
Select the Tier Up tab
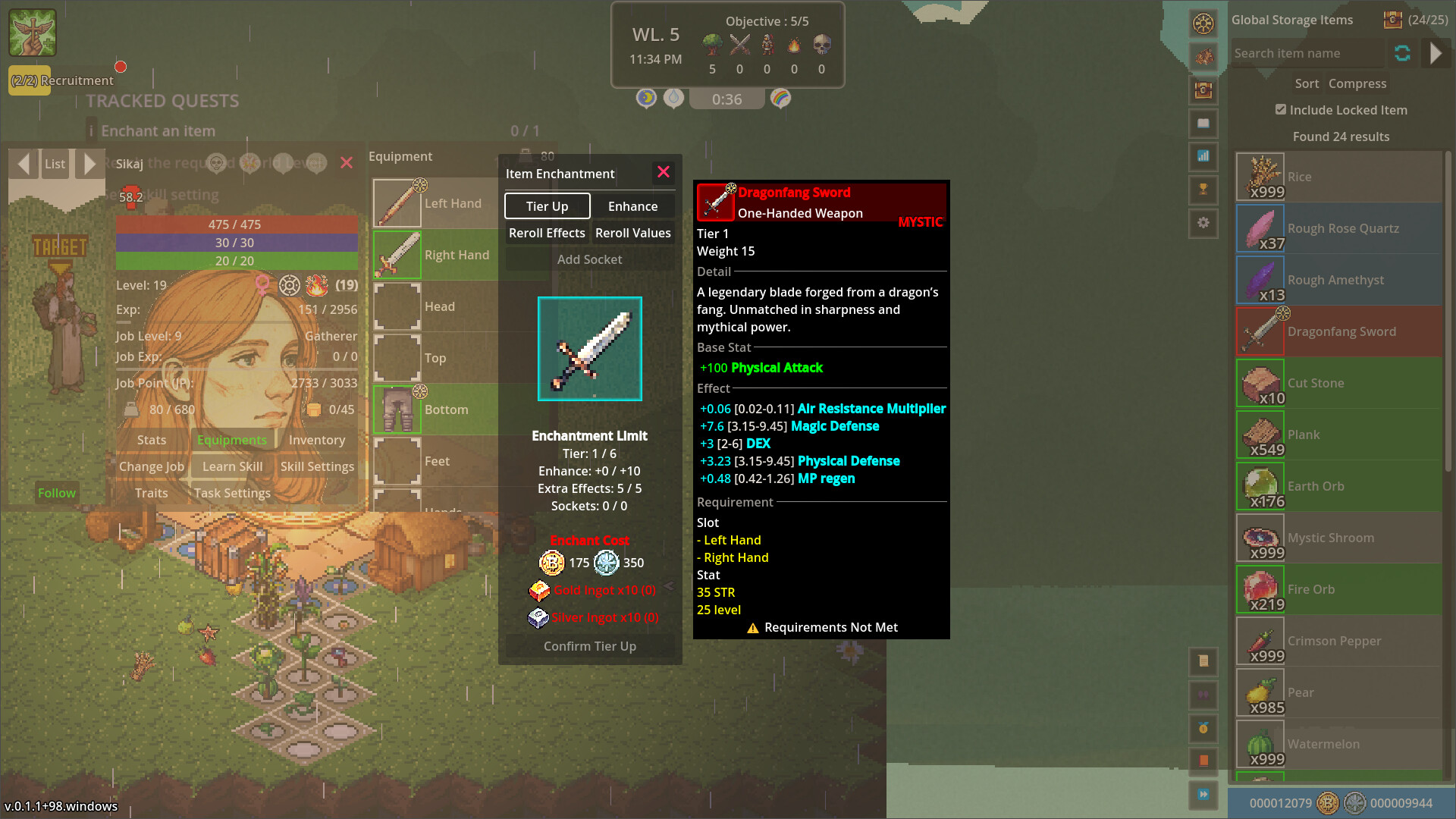pyautogui.click(x=547, y=206)
